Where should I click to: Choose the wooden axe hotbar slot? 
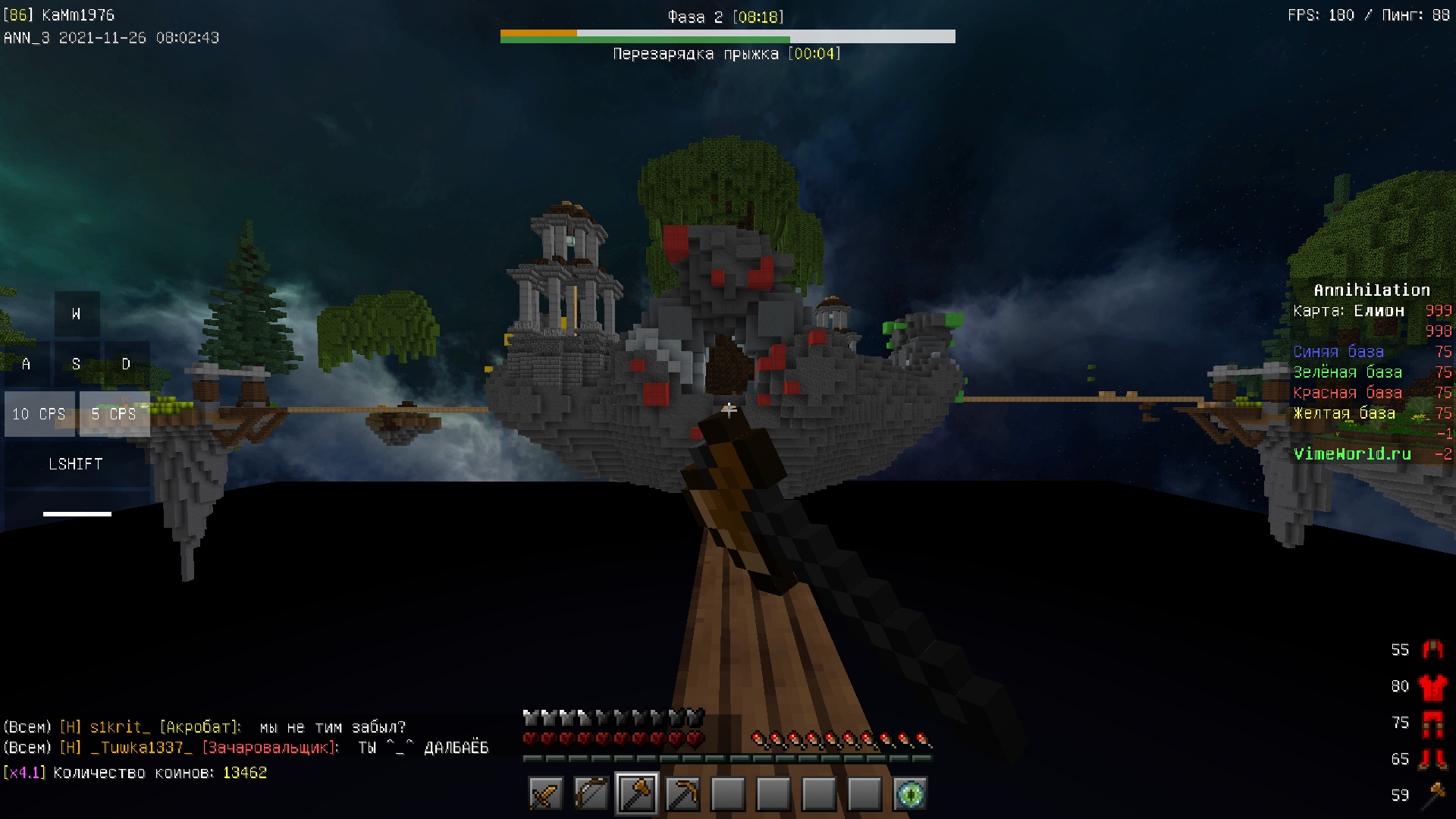[637, 795]
